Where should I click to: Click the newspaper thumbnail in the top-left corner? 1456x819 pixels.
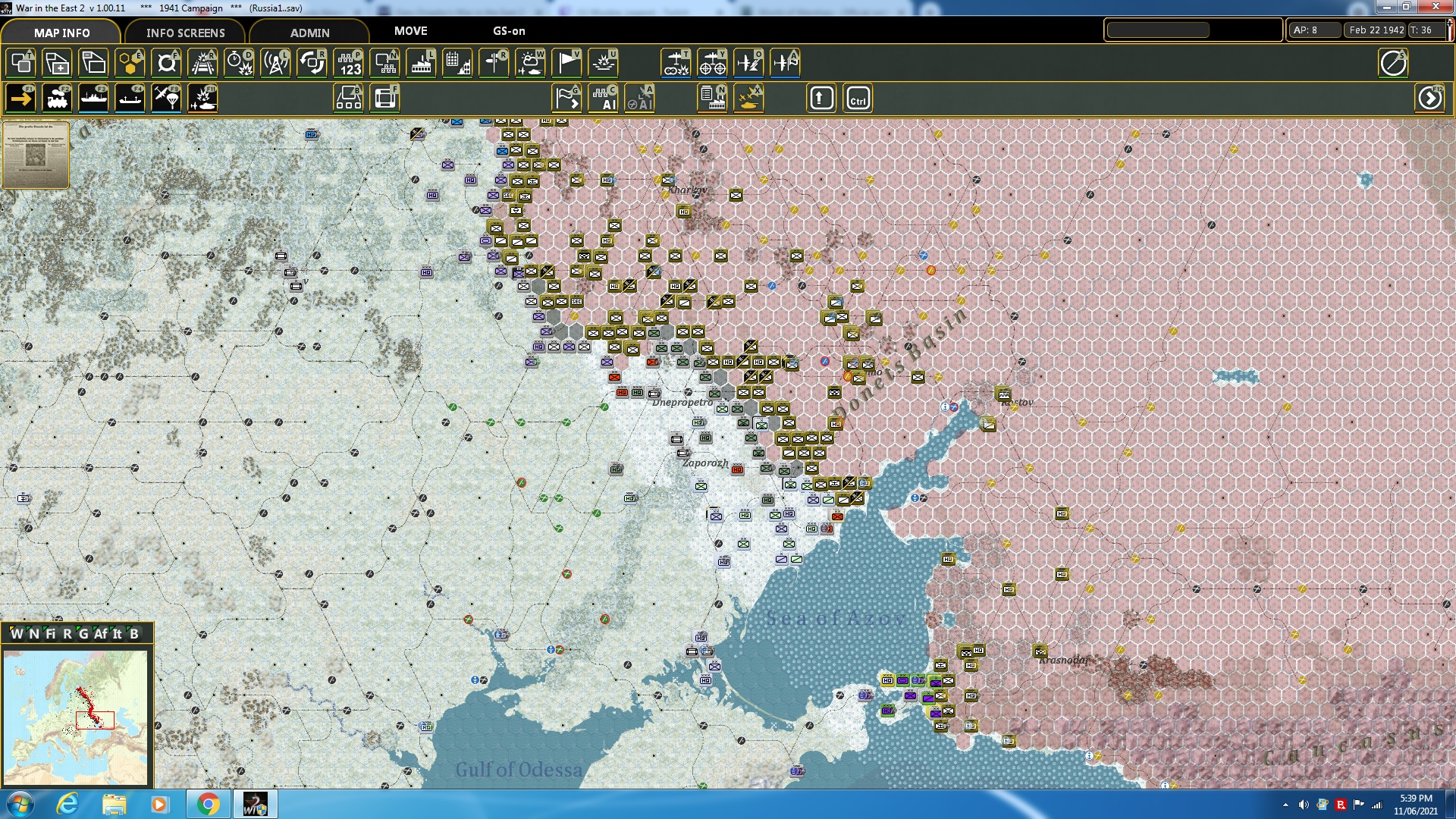[x=36, y=154]
